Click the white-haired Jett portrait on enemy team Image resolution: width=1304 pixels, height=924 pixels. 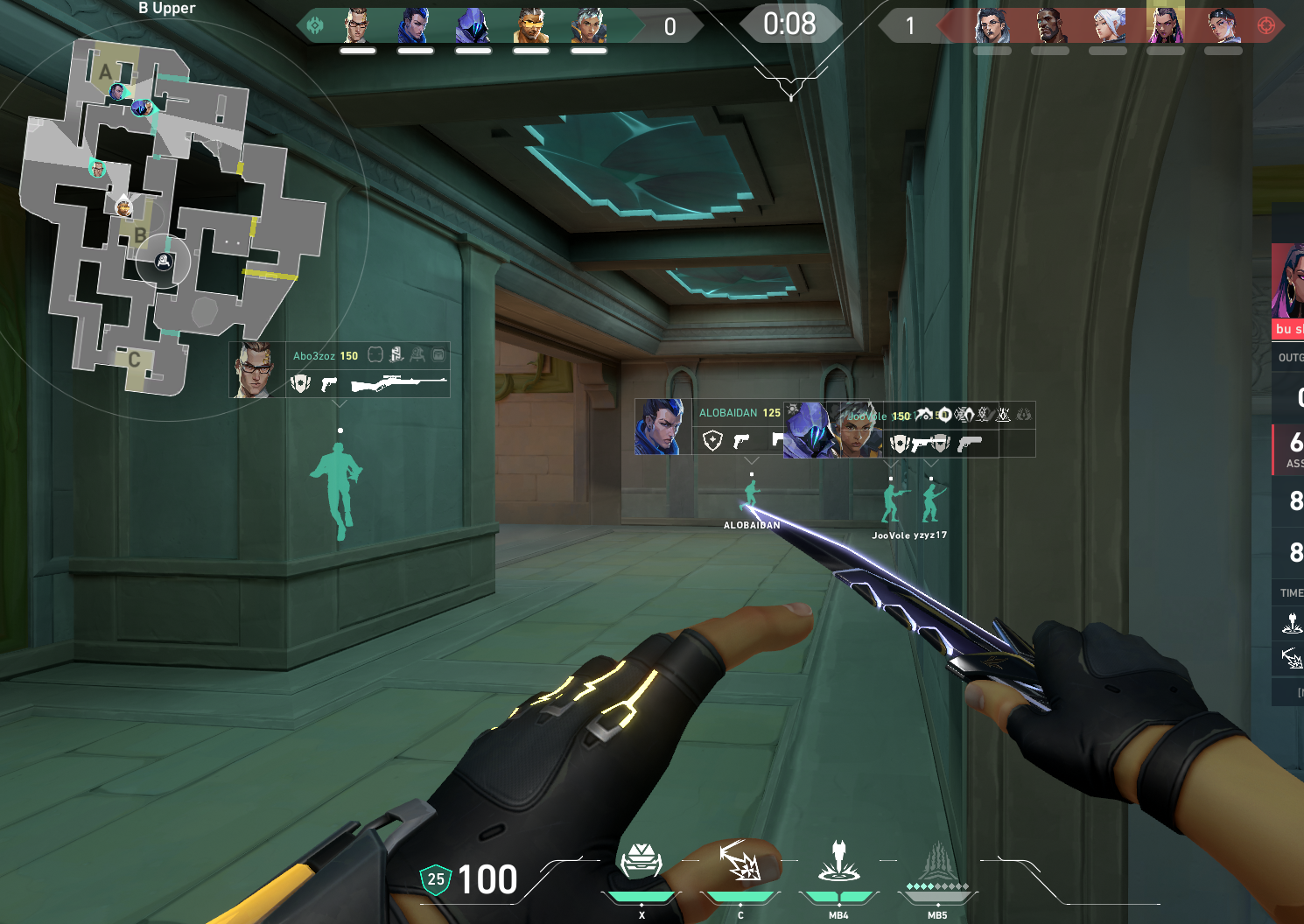point(1108,26)
